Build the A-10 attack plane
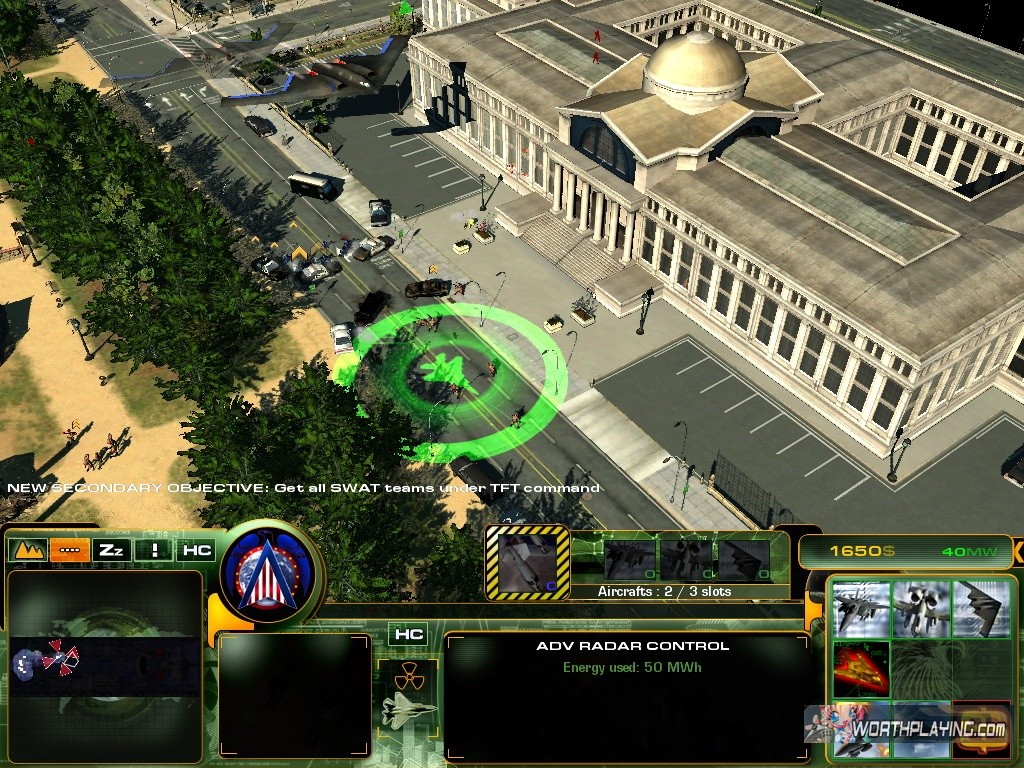This screenshot has width=1024, height=768. coord(920,607)
